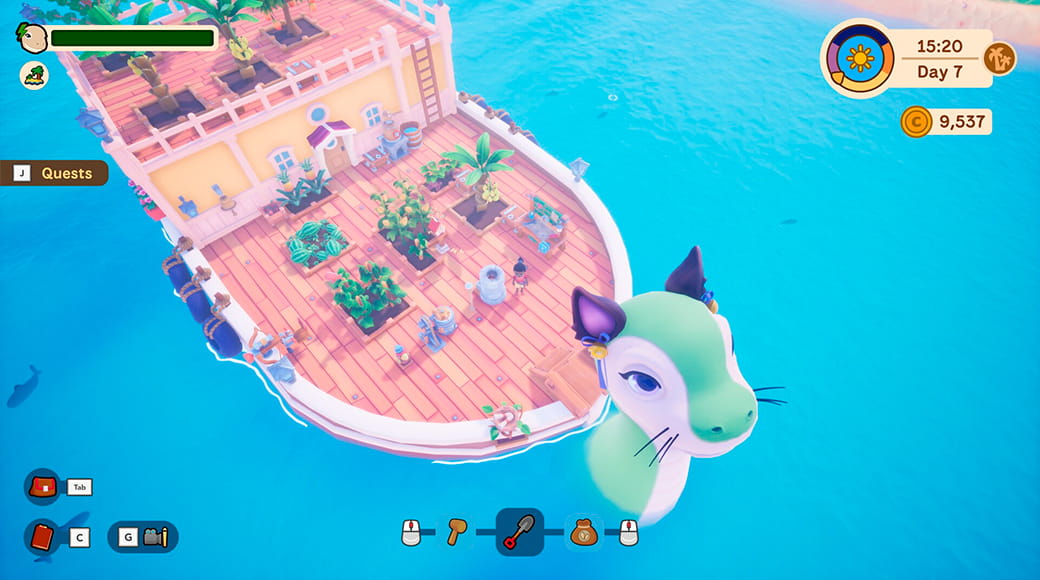Click the sun day-cycle clock dial
The width and height of the screenshot is (1040, 580).
tap(859, 58)
